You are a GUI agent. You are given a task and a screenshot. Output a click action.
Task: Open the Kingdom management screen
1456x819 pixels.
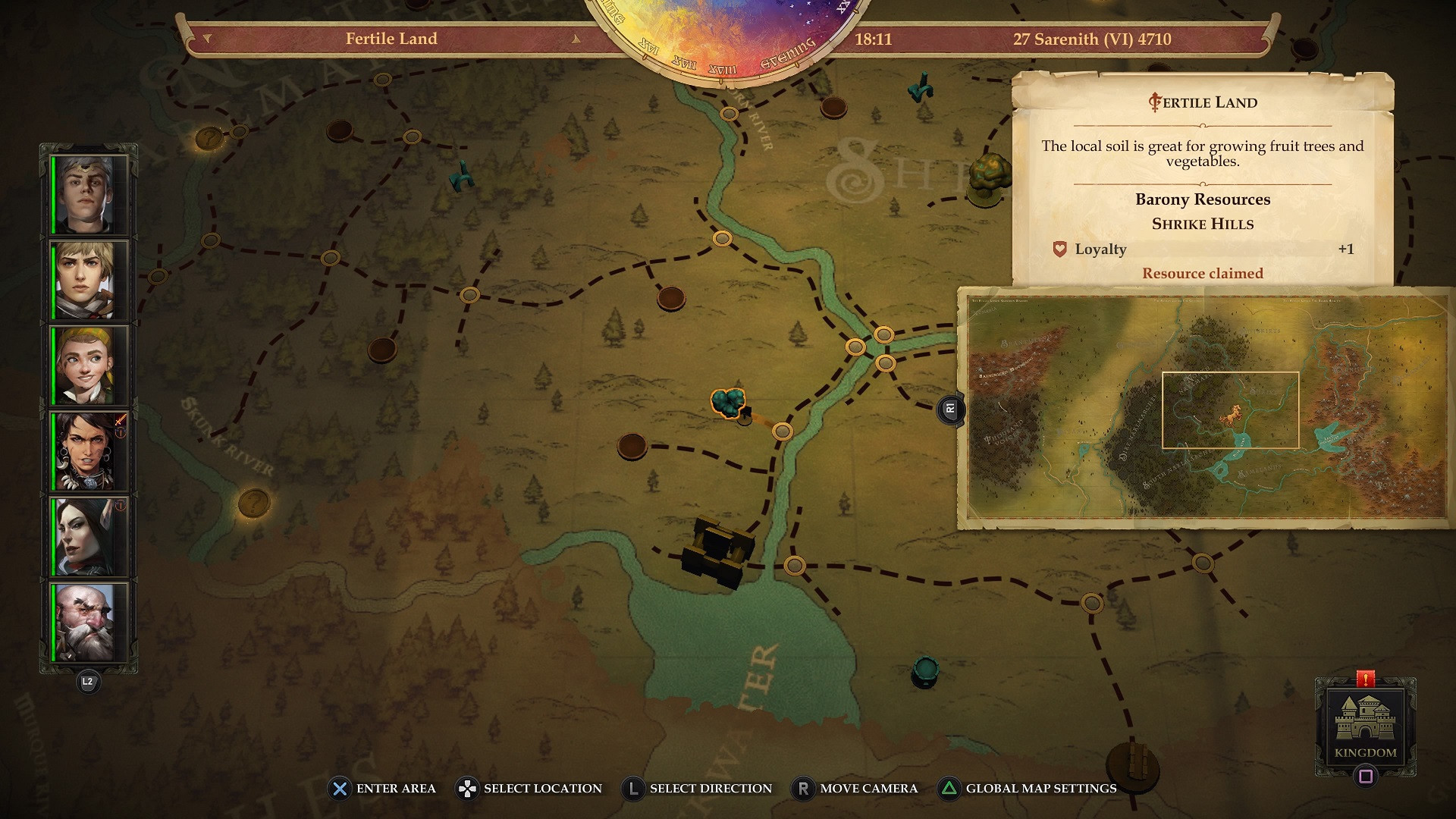1365,726
